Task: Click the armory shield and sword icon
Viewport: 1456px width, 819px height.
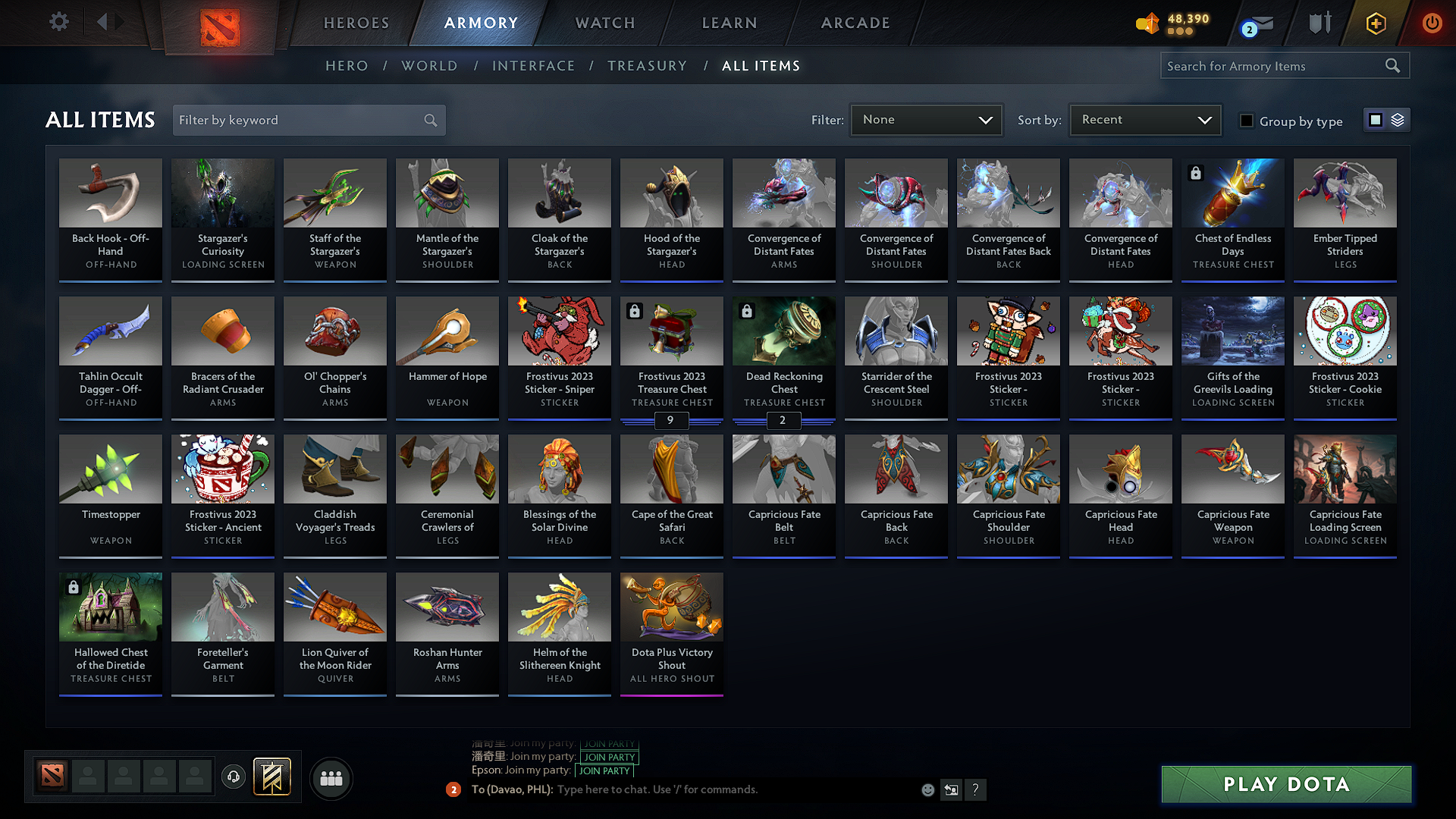Action: 1319,23
